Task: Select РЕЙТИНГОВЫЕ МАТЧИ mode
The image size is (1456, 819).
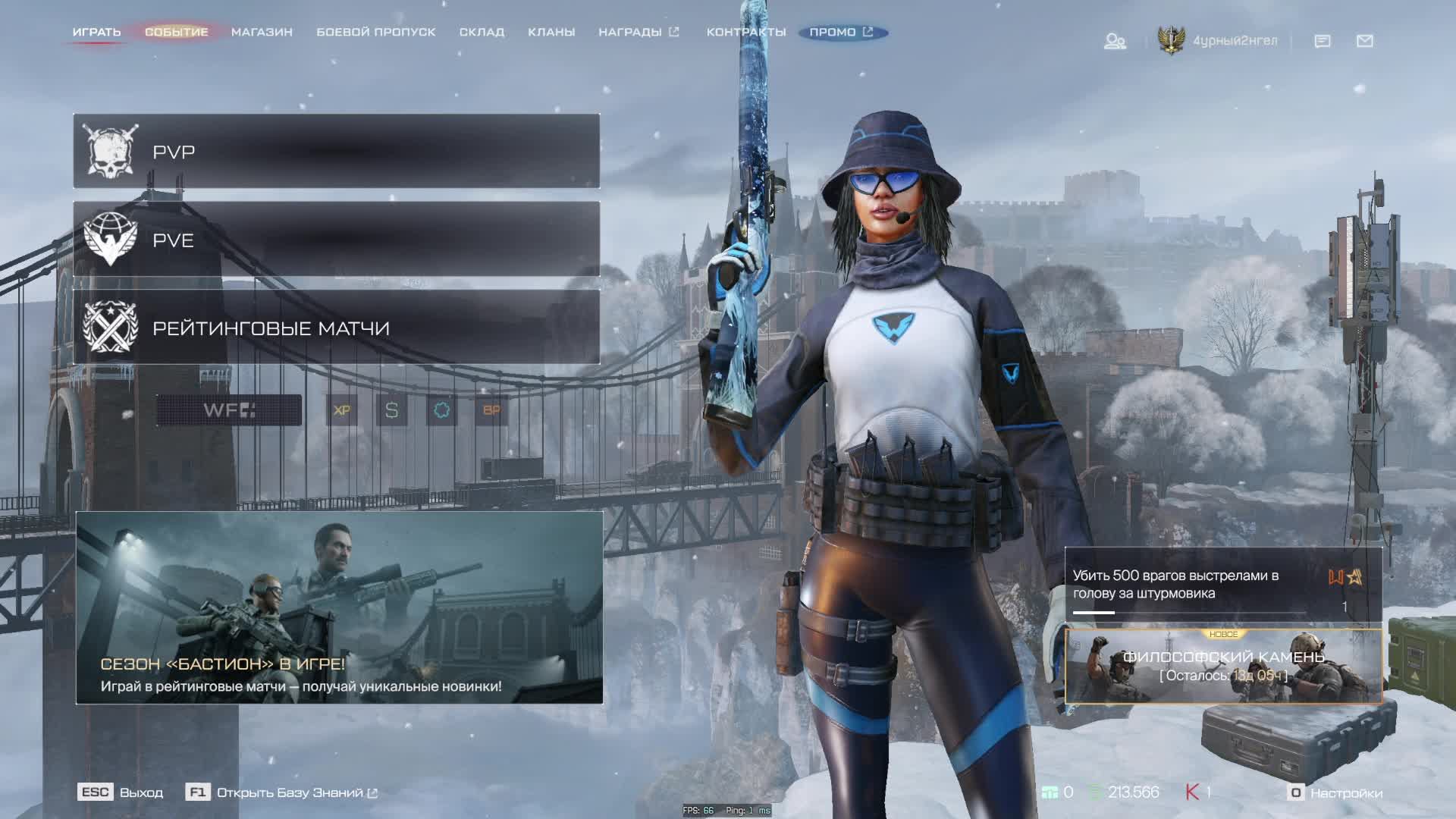Action: pyautogui.click(x=336, y=328)
